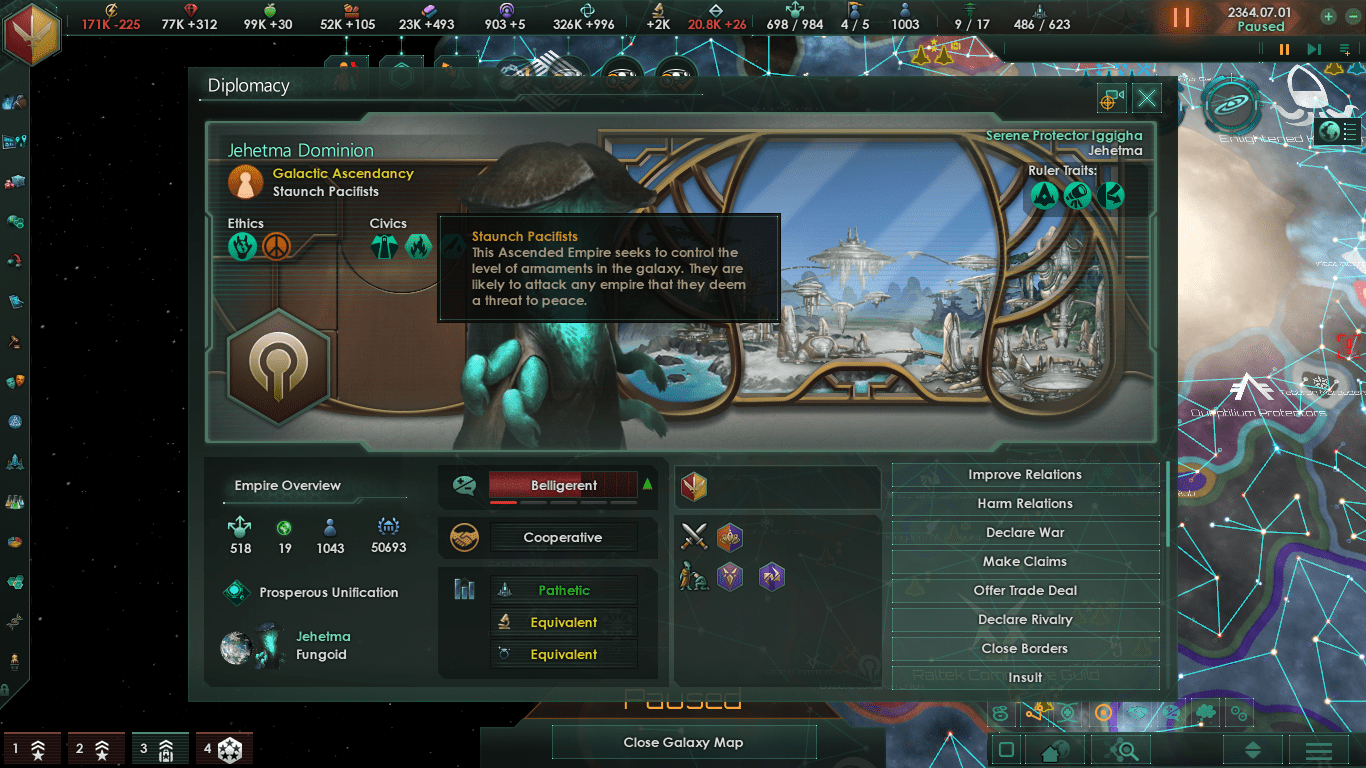Screen dimensions: 1366x768
Task: Decrease game speed with minus button
Action: tap(1352, 16)
